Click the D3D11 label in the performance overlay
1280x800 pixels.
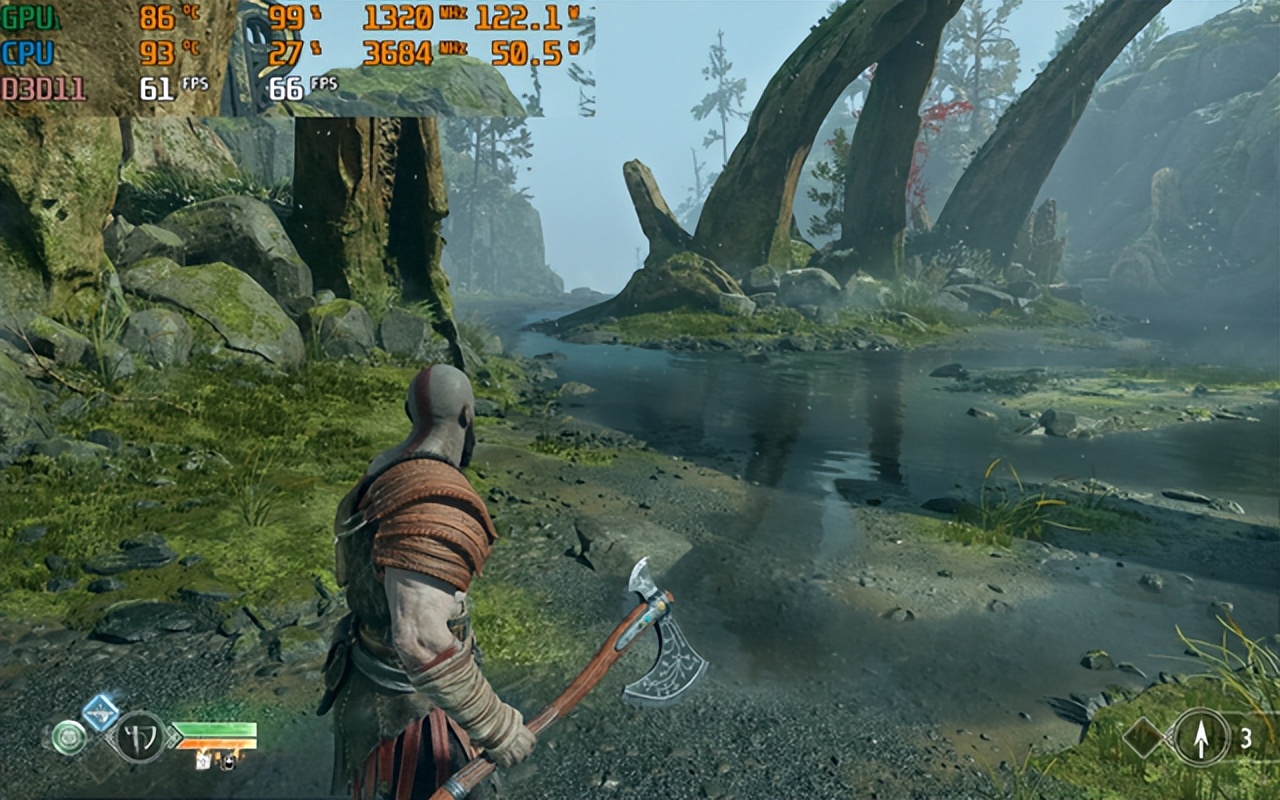43,89
